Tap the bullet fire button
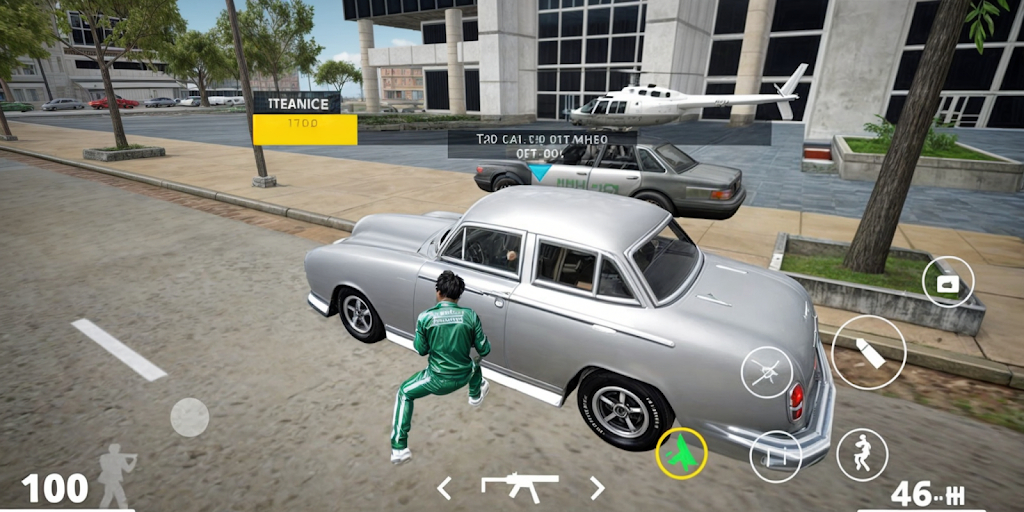The image size is (1024, 512). 868,352
